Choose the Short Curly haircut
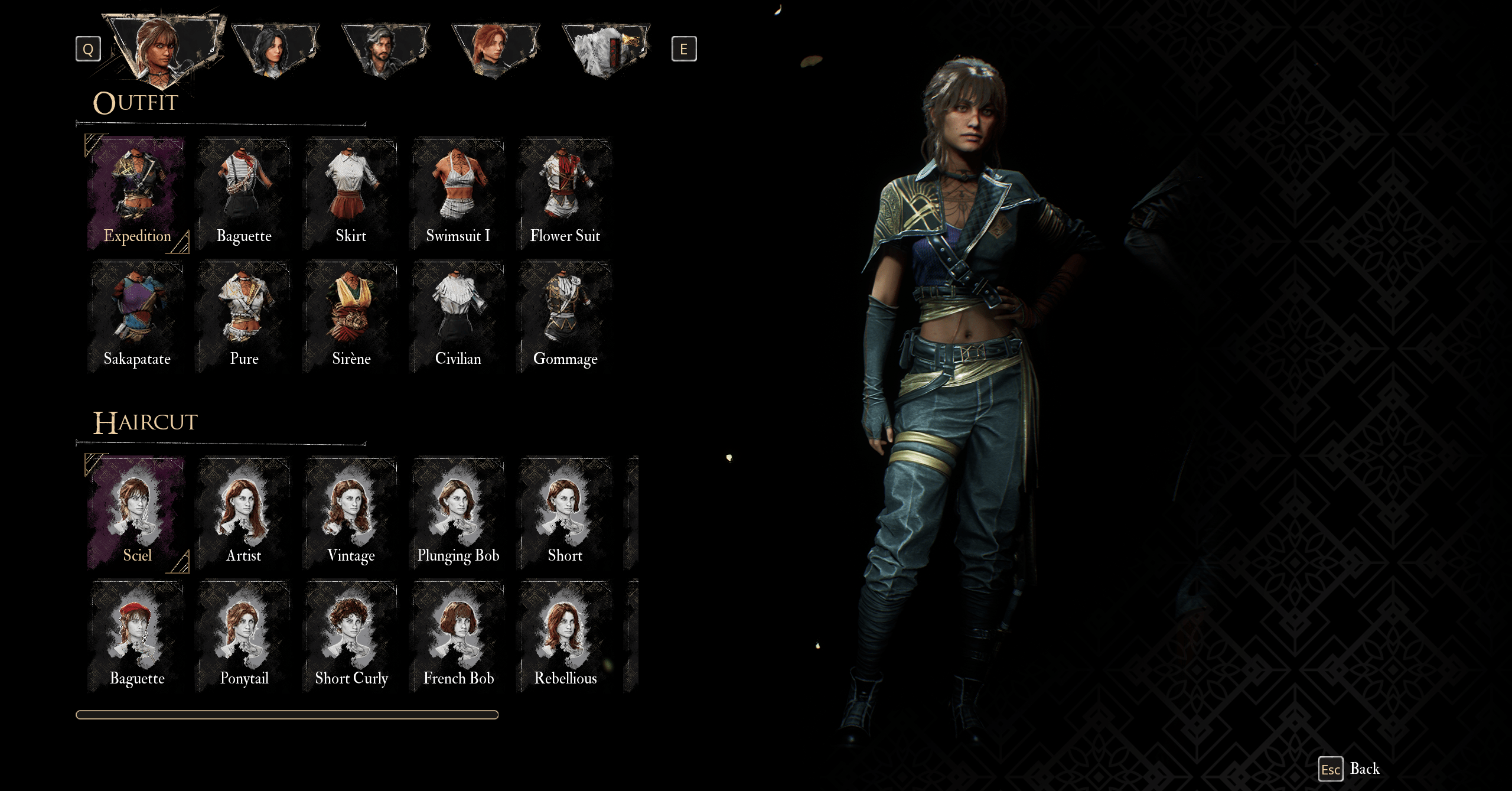This screenshot has width=1512, height=791. 351,636
